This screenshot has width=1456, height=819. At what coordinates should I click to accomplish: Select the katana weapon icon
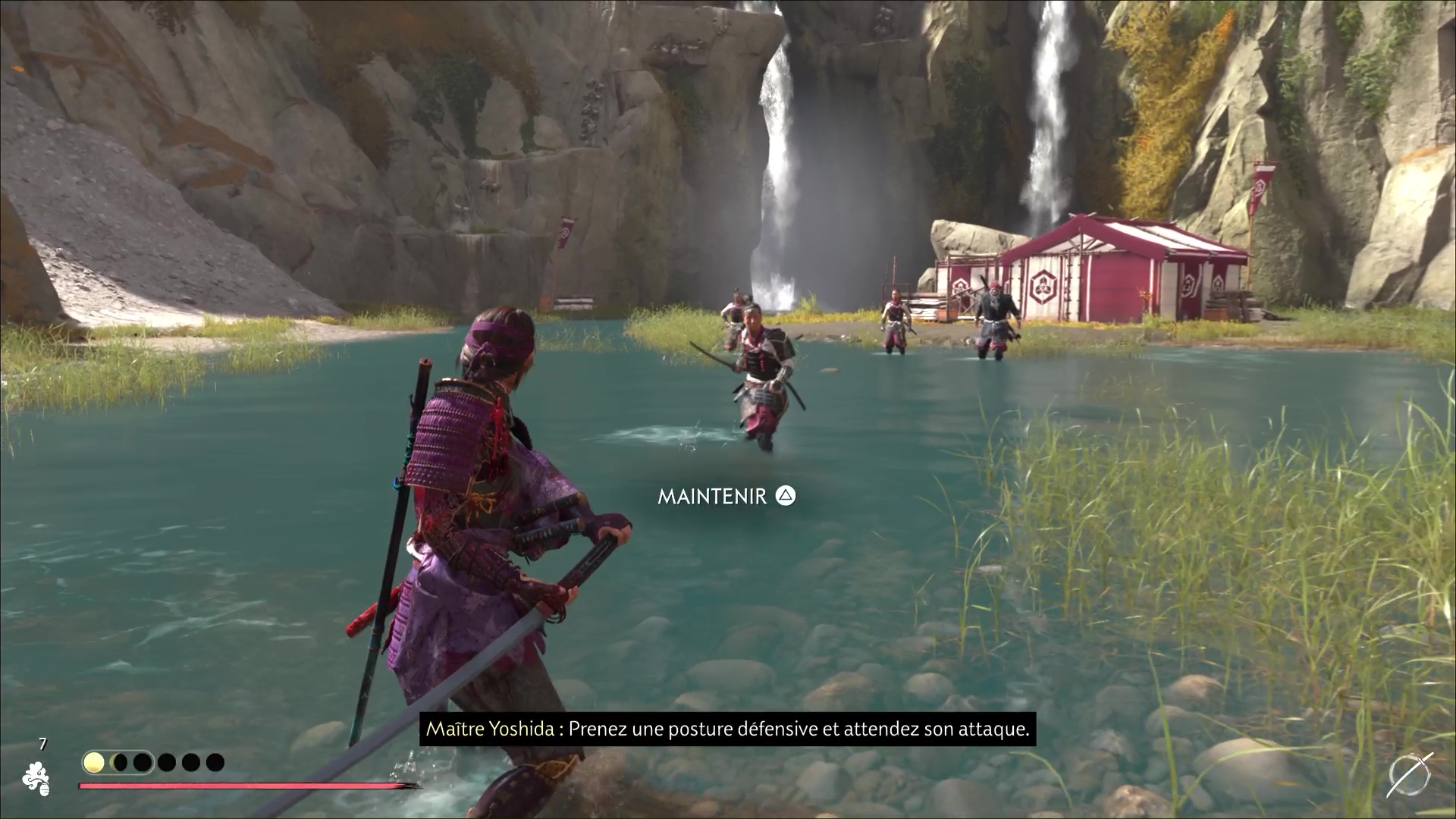coord(1410,775)
